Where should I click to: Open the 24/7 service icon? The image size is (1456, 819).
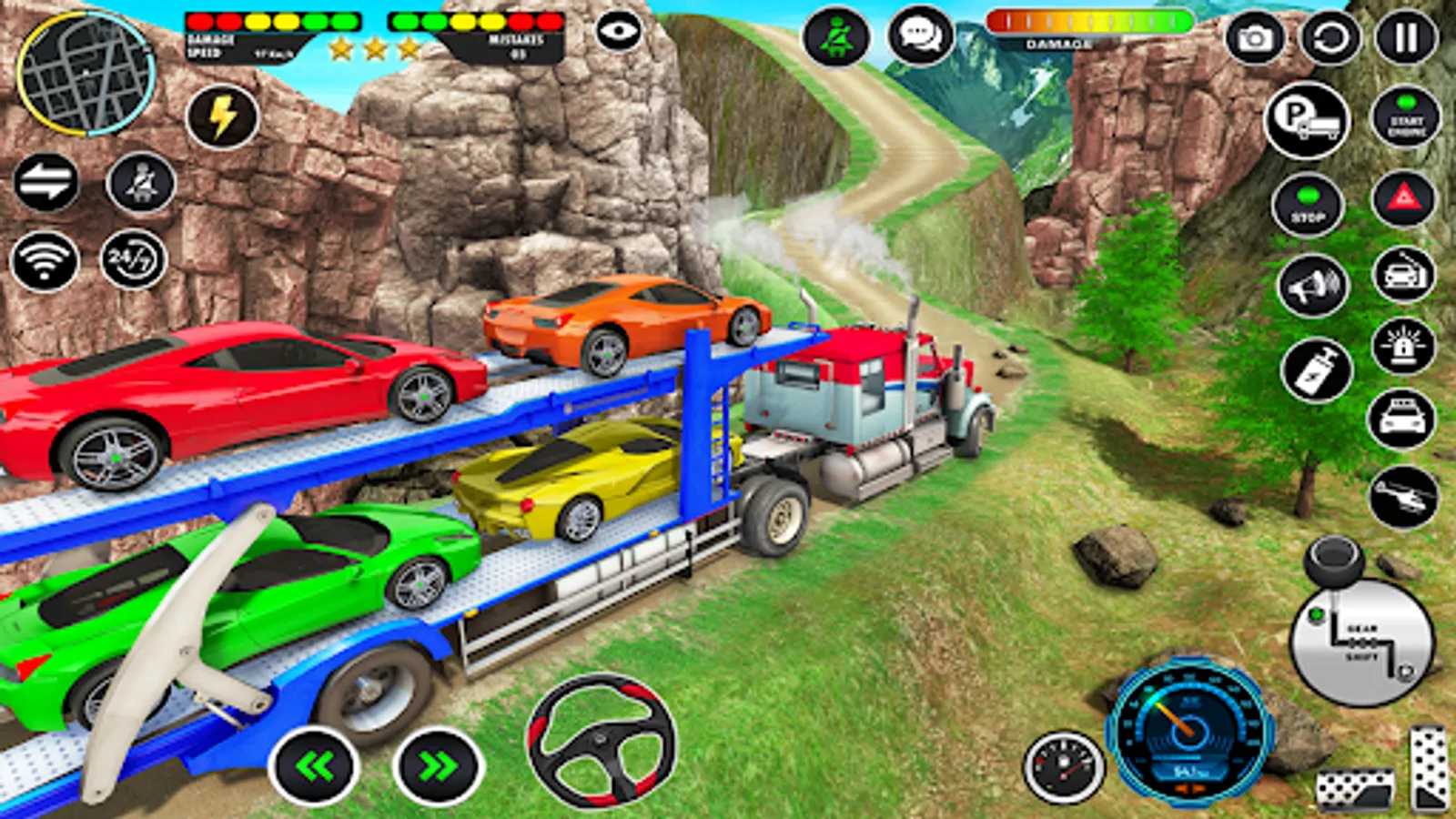tap(133, 260)
